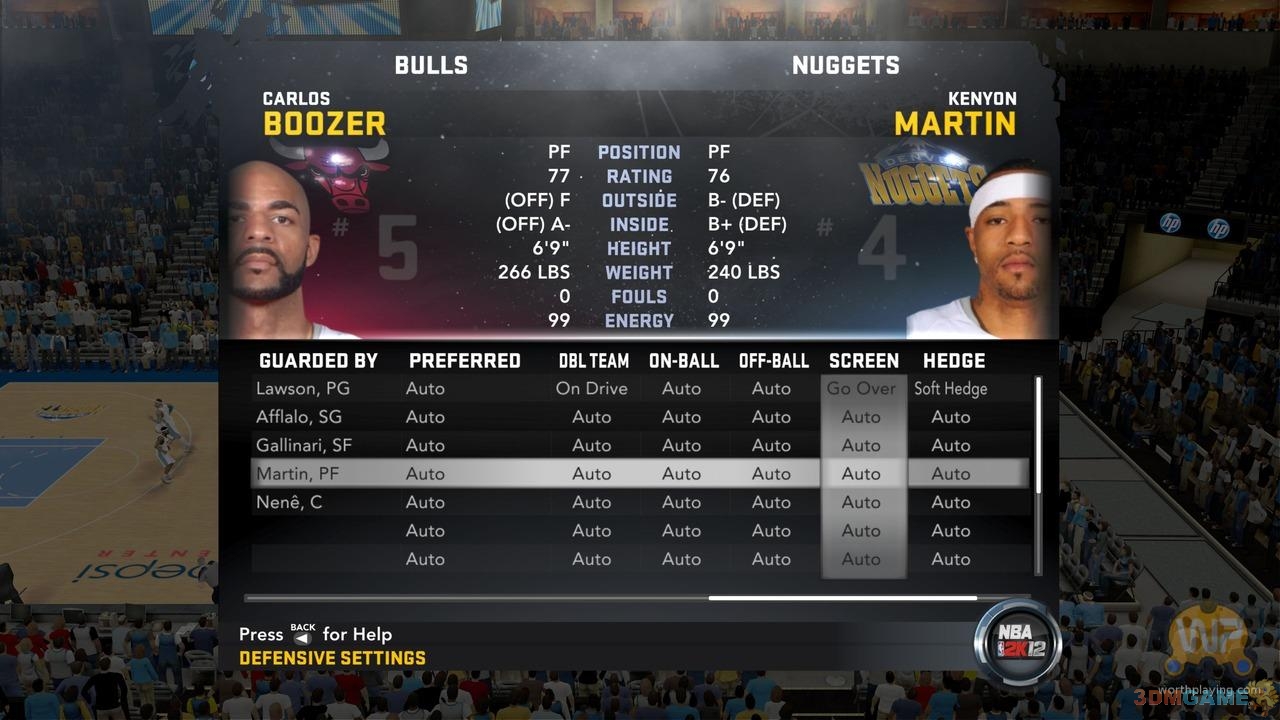Select the Dbl Team column header
This screenshot has width=1280, height=720.
(x=594, y=361)
